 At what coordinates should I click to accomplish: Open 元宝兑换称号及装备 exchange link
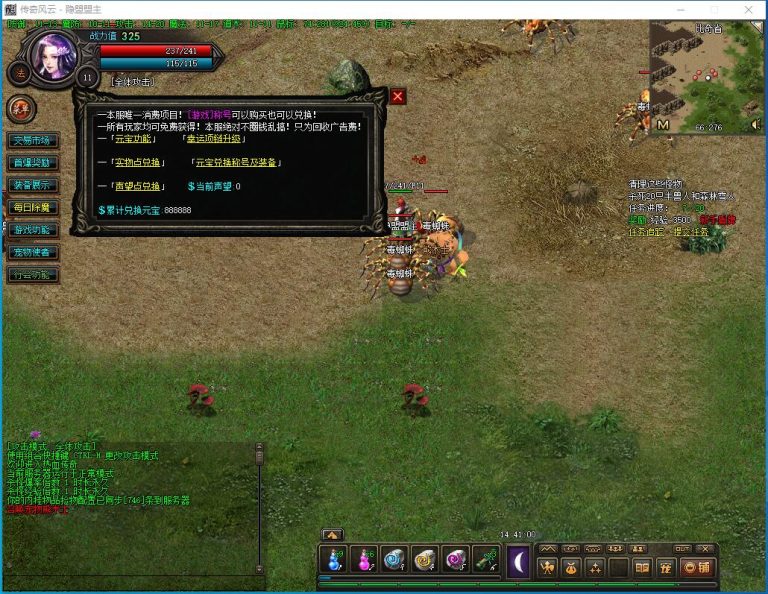click(234, 162)
